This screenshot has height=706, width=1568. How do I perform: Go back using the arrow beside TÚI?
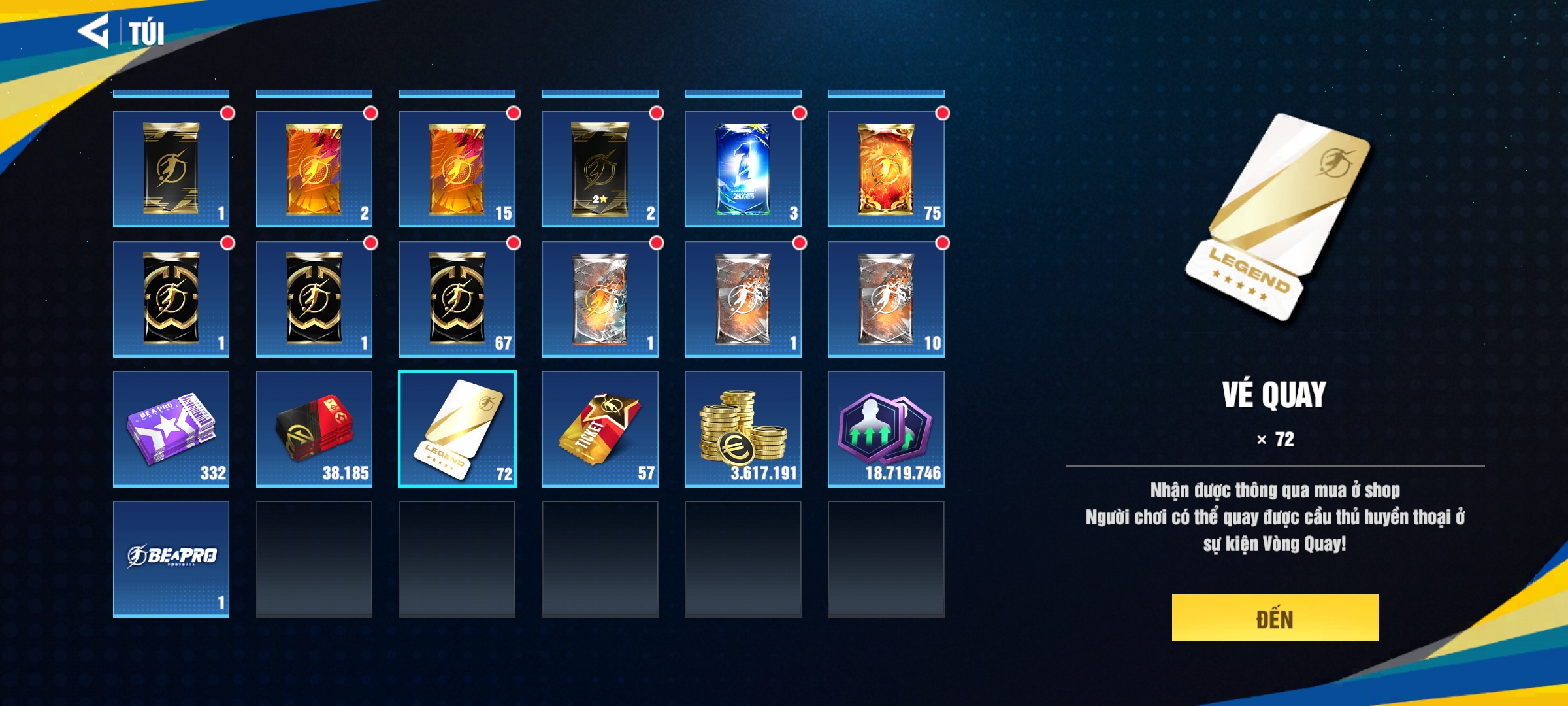click(x=93, y=31)
